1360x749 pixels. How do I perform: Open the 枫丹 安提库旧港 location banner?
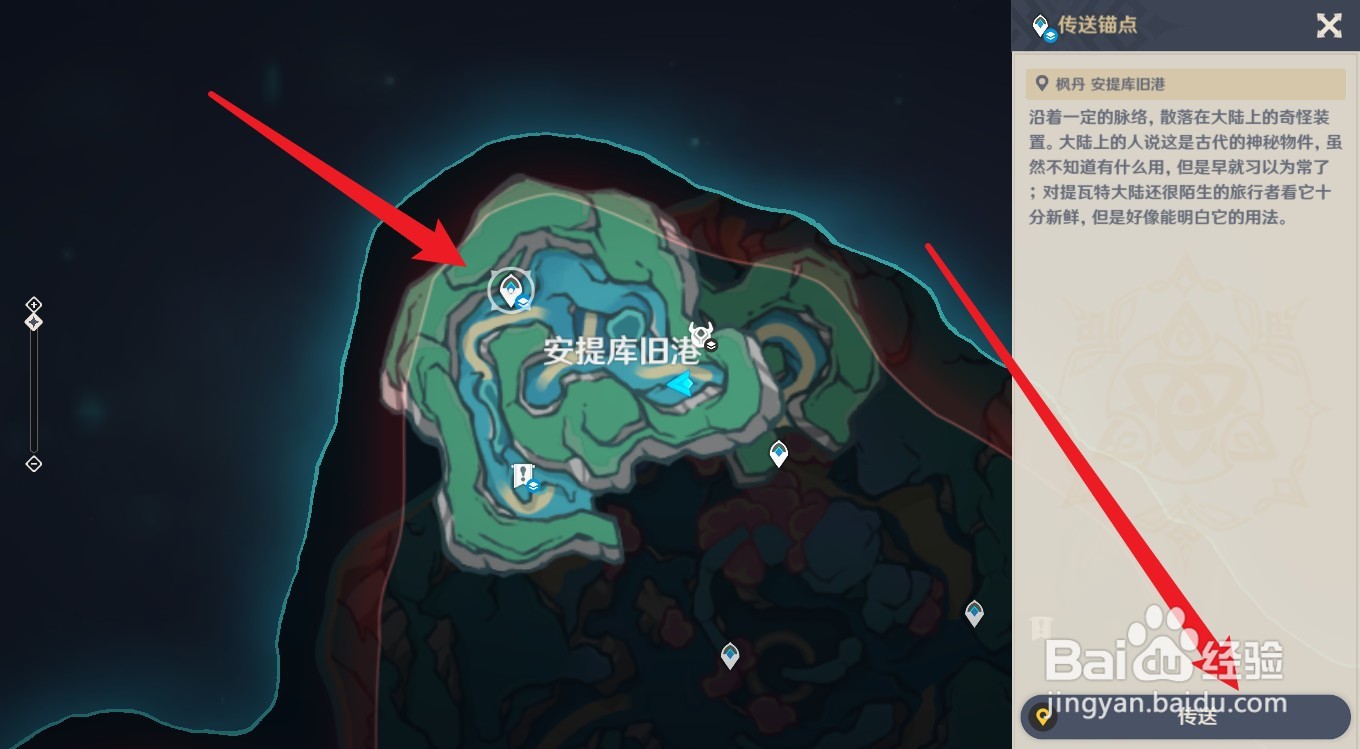pyautogui.click(x=1186, y=84)
